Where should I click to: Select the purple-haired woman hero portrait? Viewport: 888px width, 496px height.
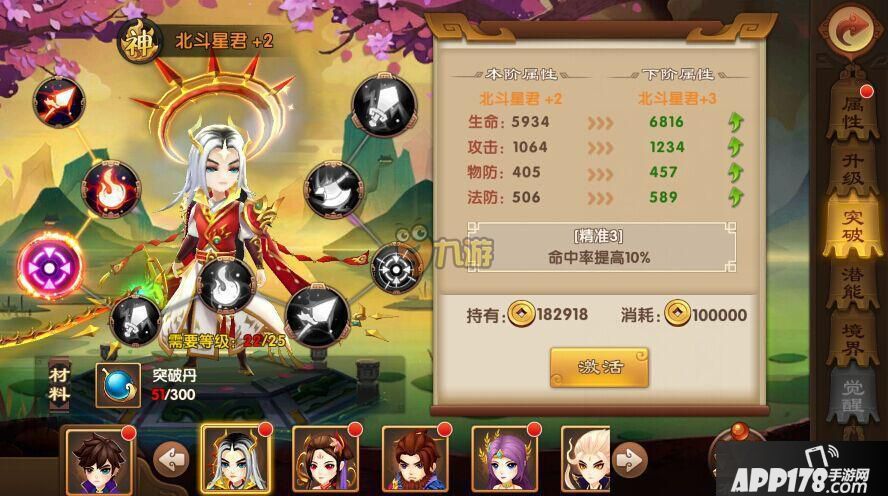click(x=503, y=461)
